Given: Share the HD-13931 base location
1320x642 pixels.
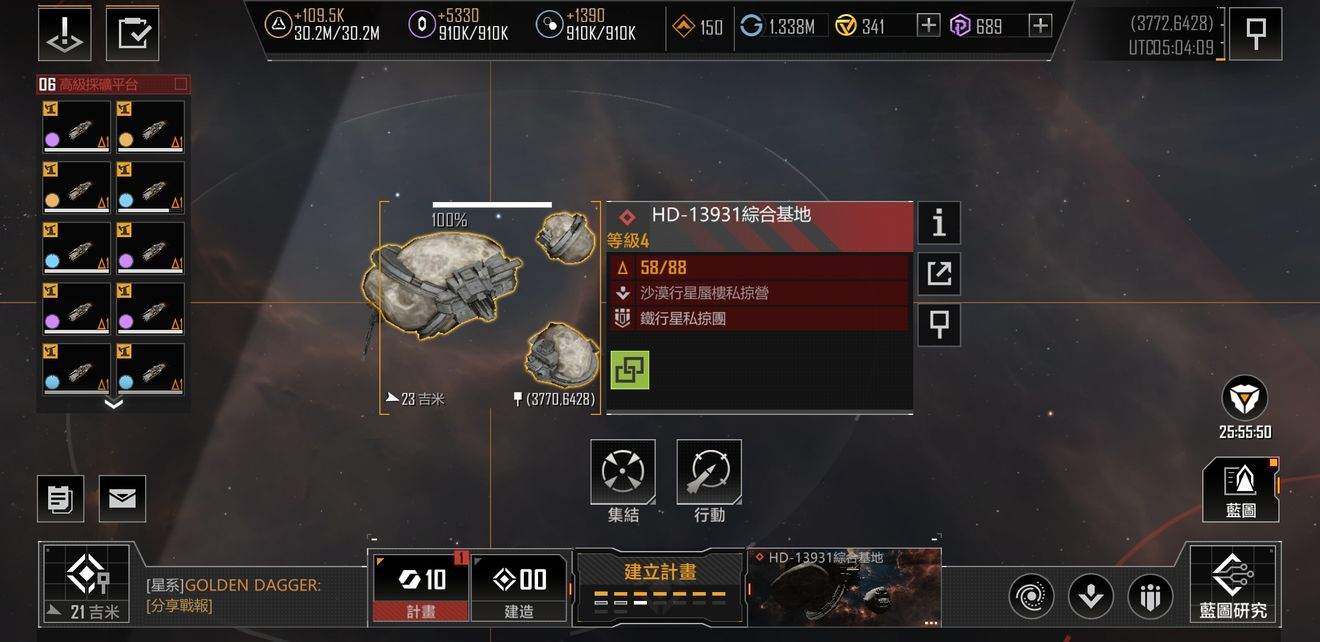Looking at the screenshot, I should click(x=938, y=273).
